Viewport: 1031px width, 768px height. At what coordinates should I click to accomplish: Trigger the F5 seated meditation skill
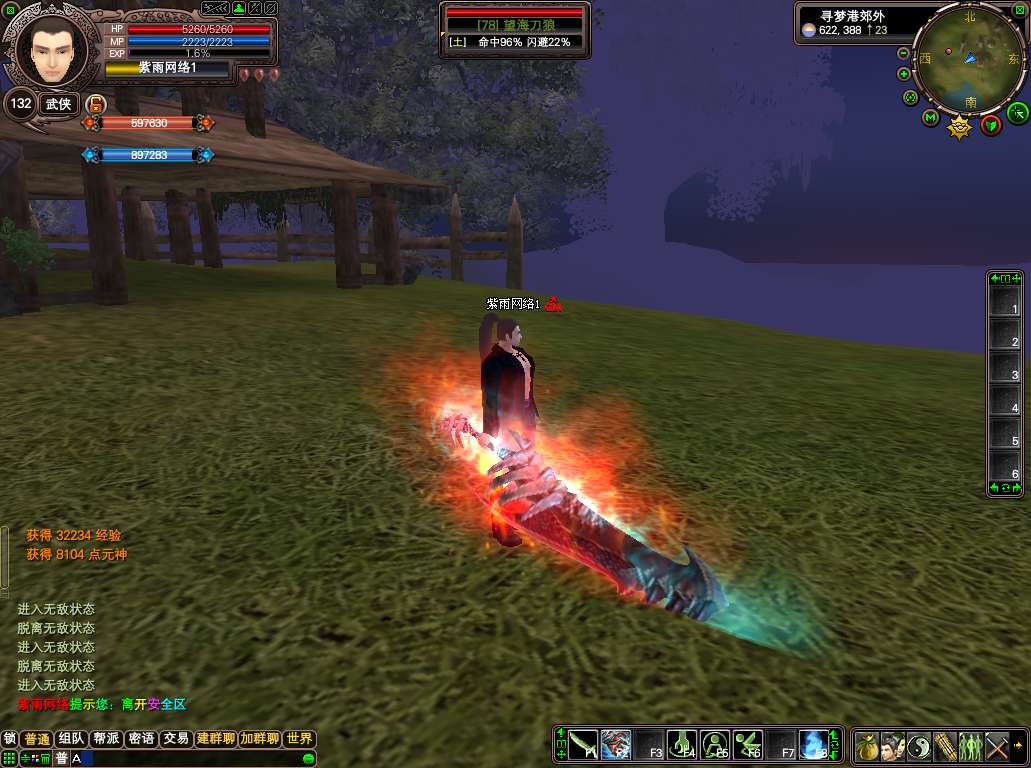tap(716, 745)
